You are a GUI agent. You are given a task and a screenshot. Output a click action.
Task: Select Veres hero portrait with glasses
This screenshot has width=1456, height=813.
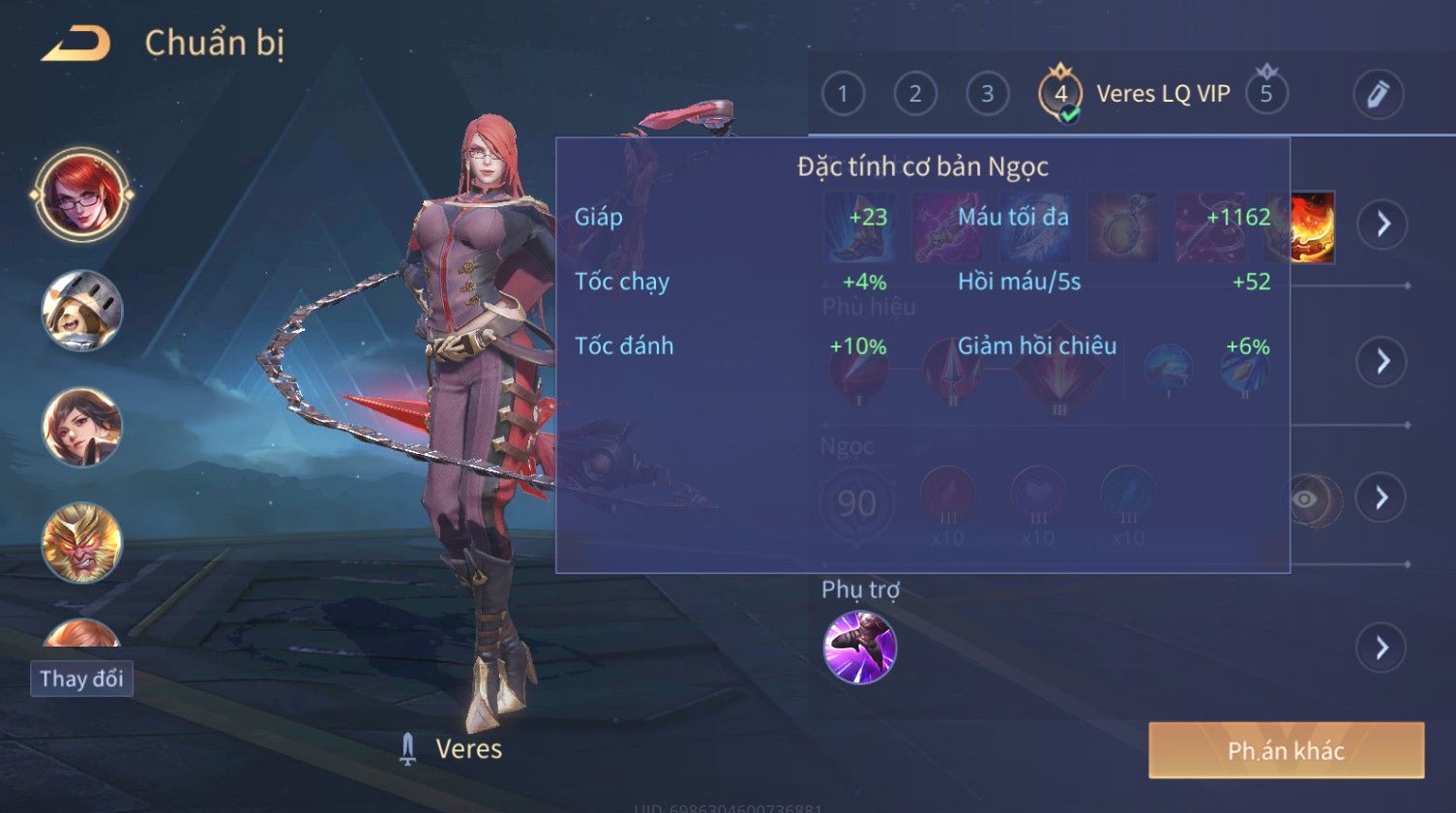pyautogui.click(x=81, y=195)
